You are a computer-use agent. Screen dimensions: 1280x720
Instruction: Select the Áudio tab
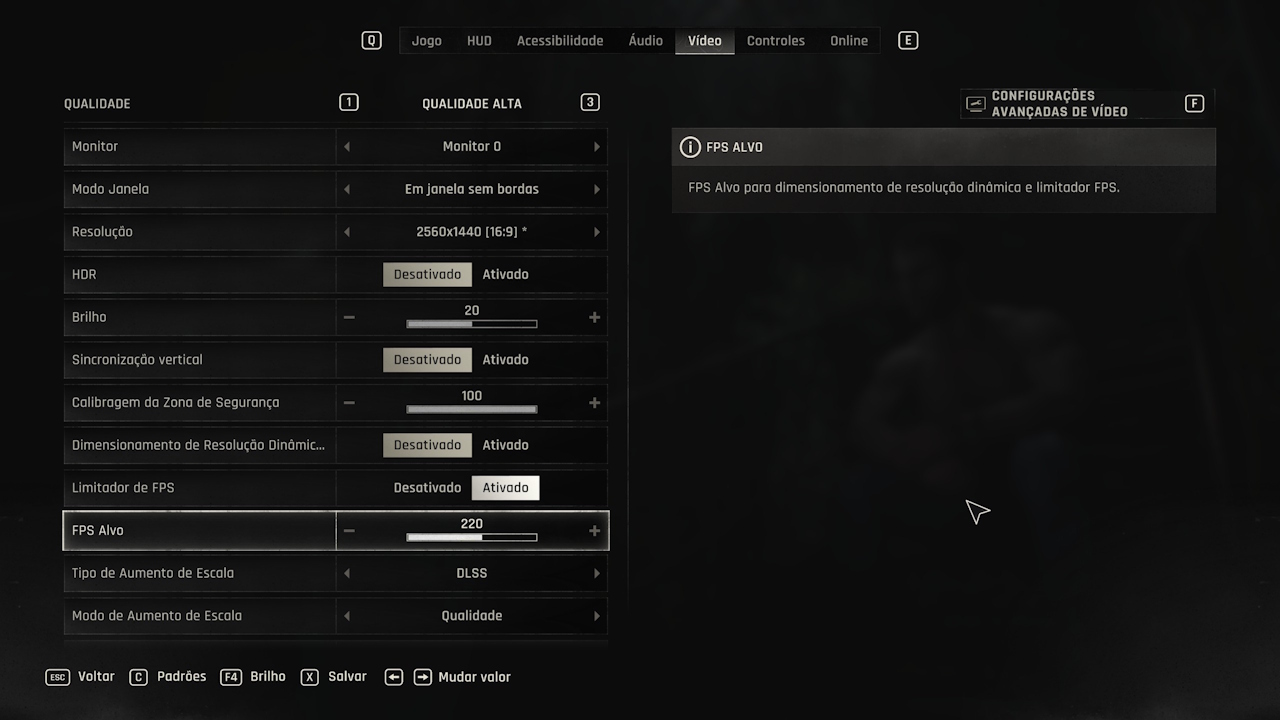coord(645,41)
